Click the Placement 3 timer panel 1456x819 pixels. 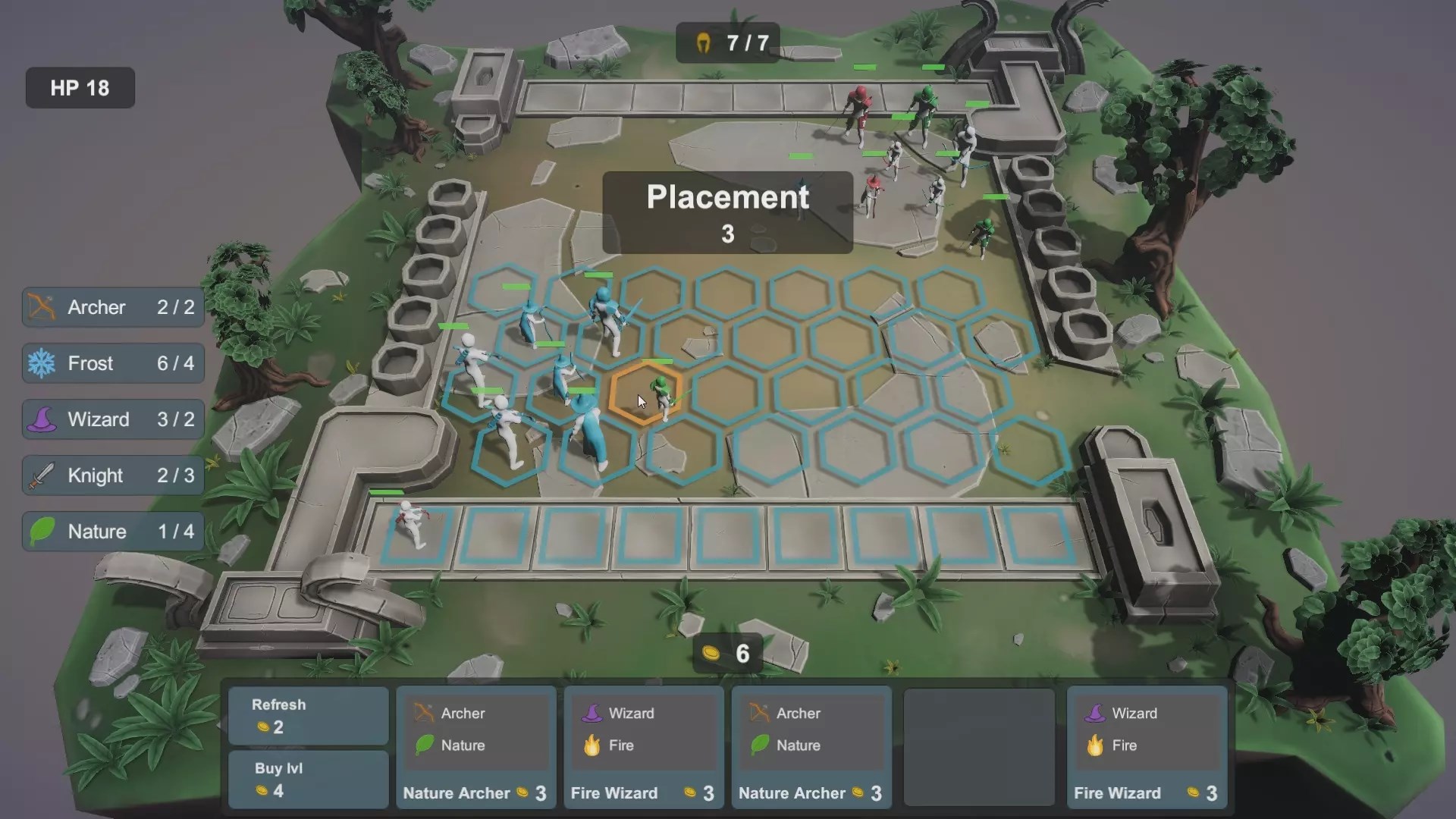(727, 212)
